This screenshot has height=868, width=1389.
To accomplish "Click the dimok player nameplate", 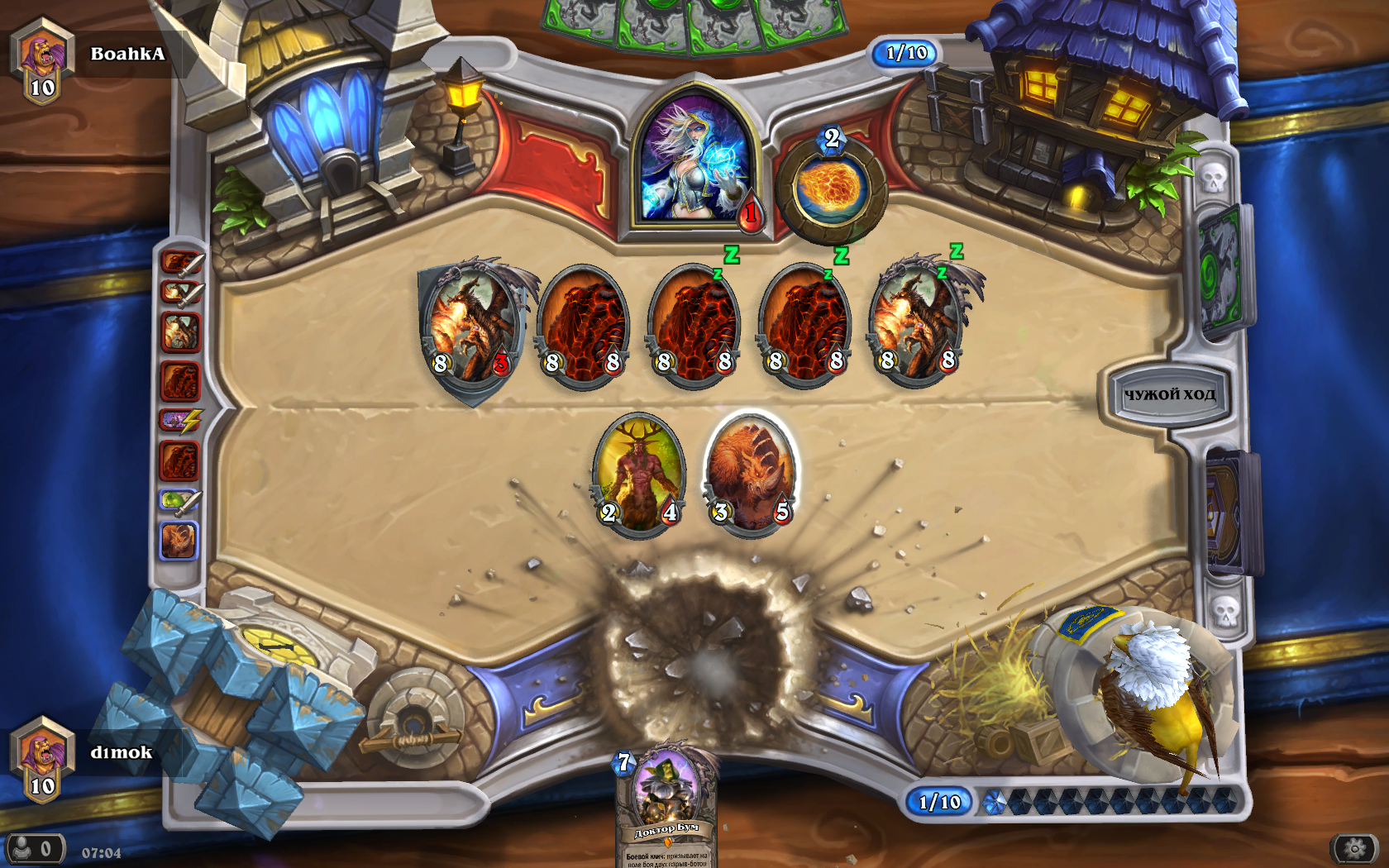I will point(121,753).
